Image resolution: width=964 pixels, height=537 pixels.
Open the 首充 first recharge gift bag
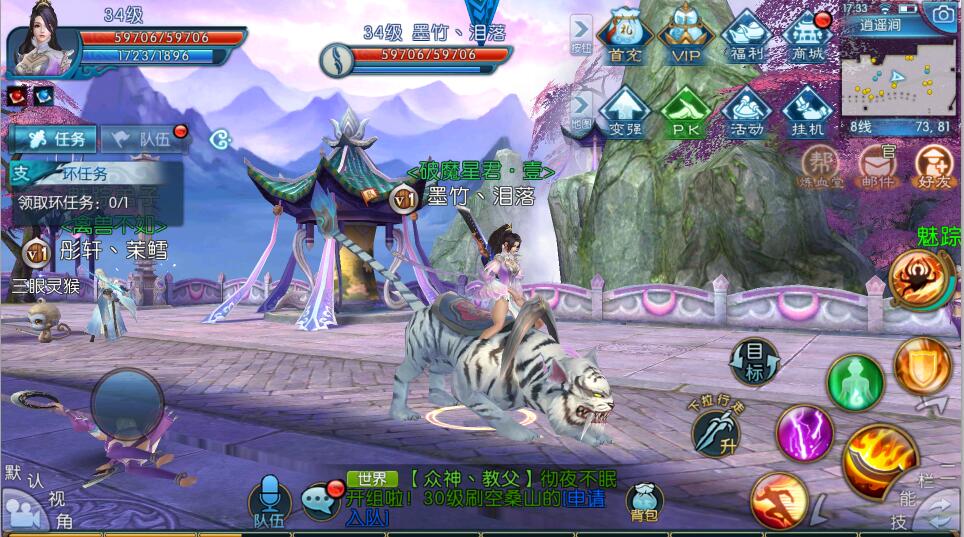[x=625, y=36]
